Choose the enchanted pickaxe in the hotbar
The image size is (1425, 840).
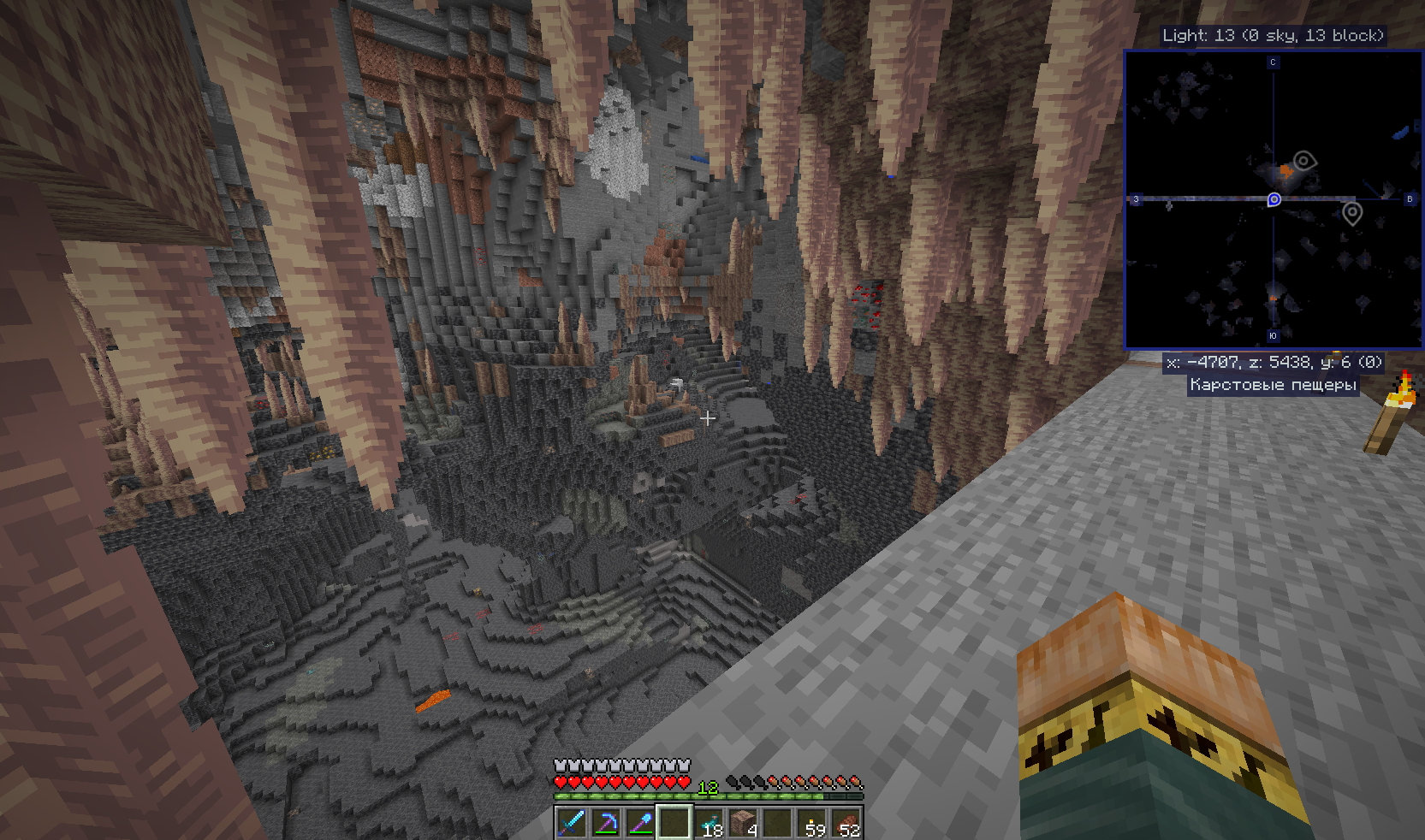tap(605, 823)
